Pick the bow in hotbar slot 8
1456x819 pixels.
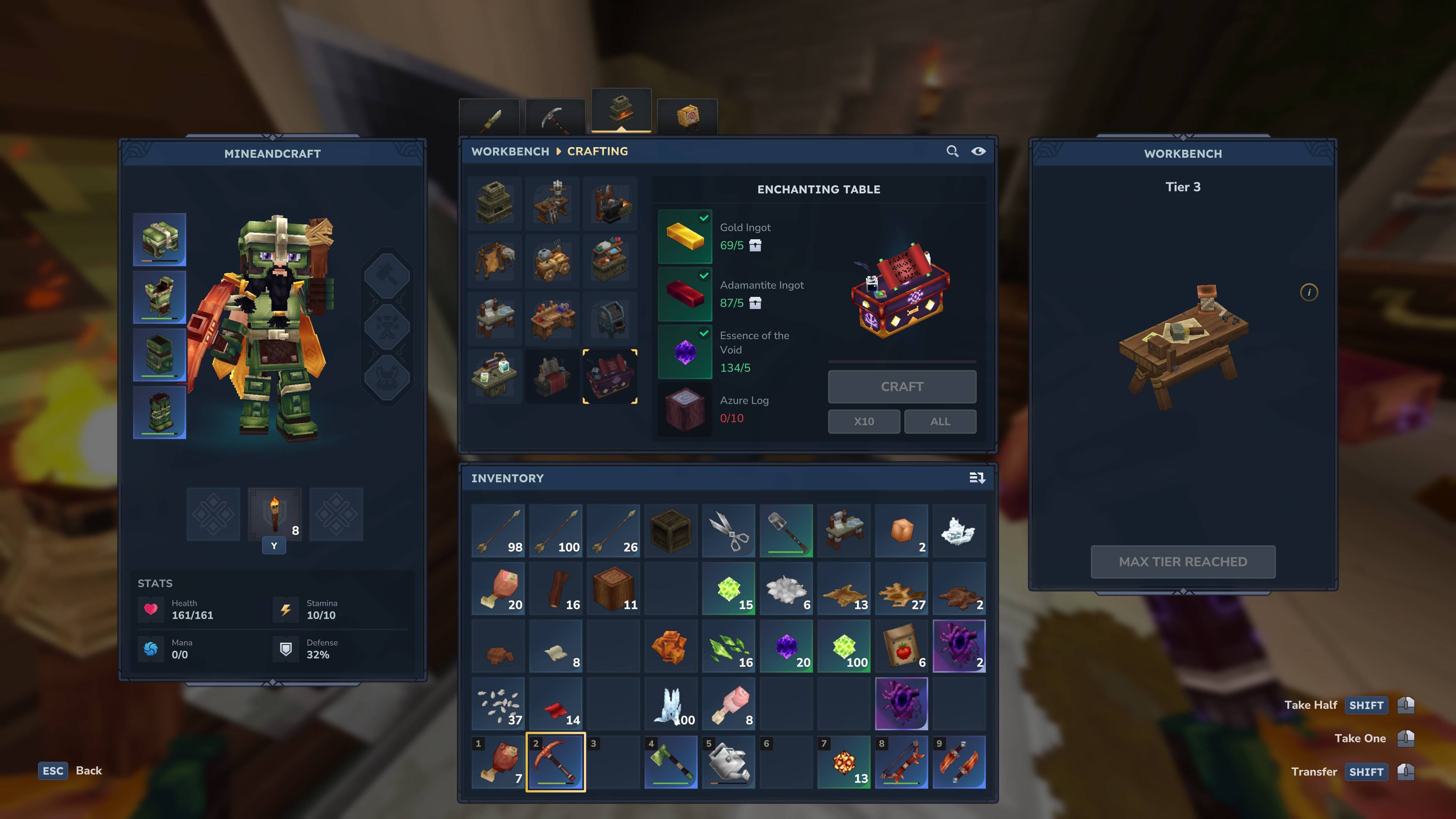[x=902, y=761]
